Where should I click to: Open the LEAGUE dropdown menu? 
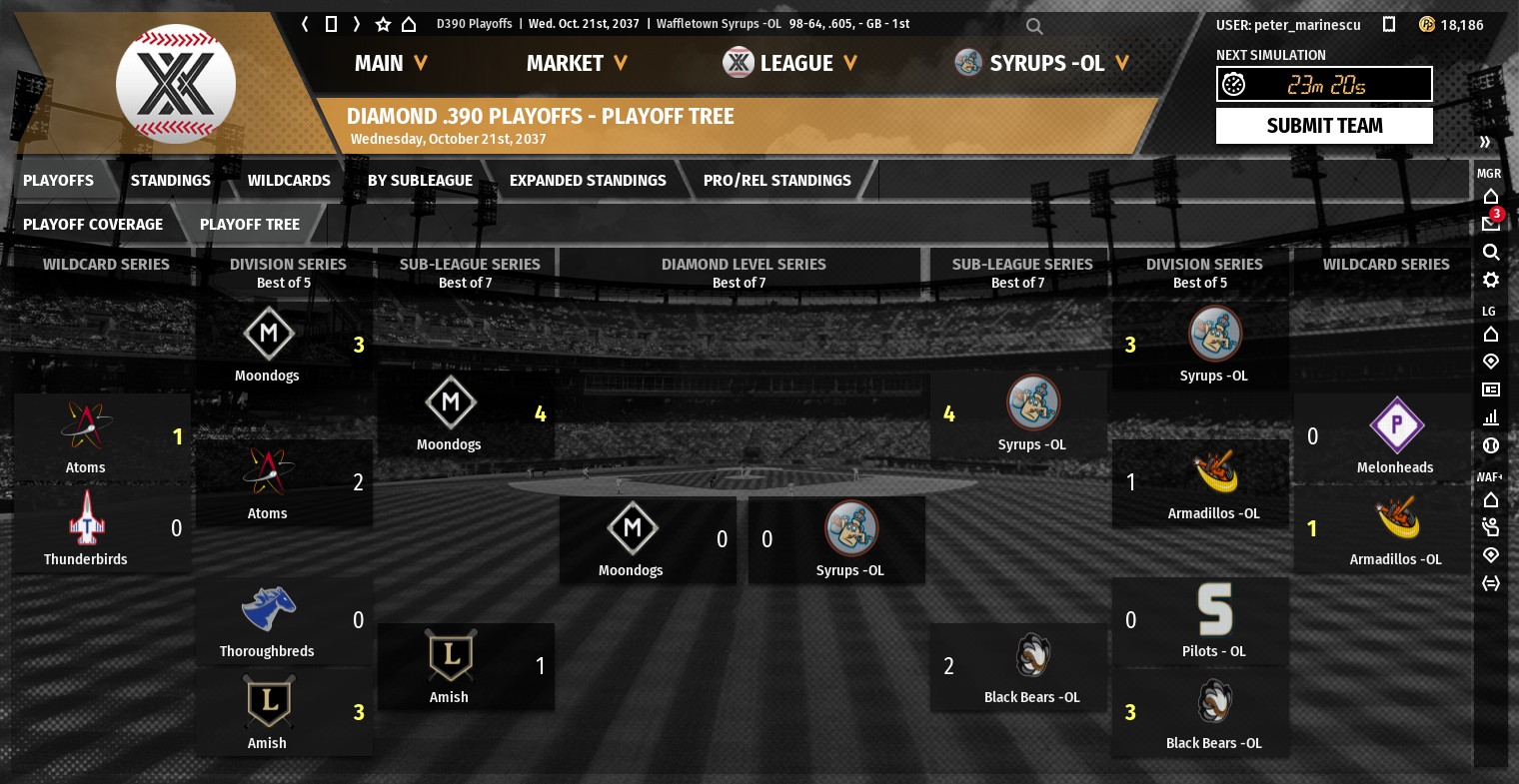click(790, 64)
